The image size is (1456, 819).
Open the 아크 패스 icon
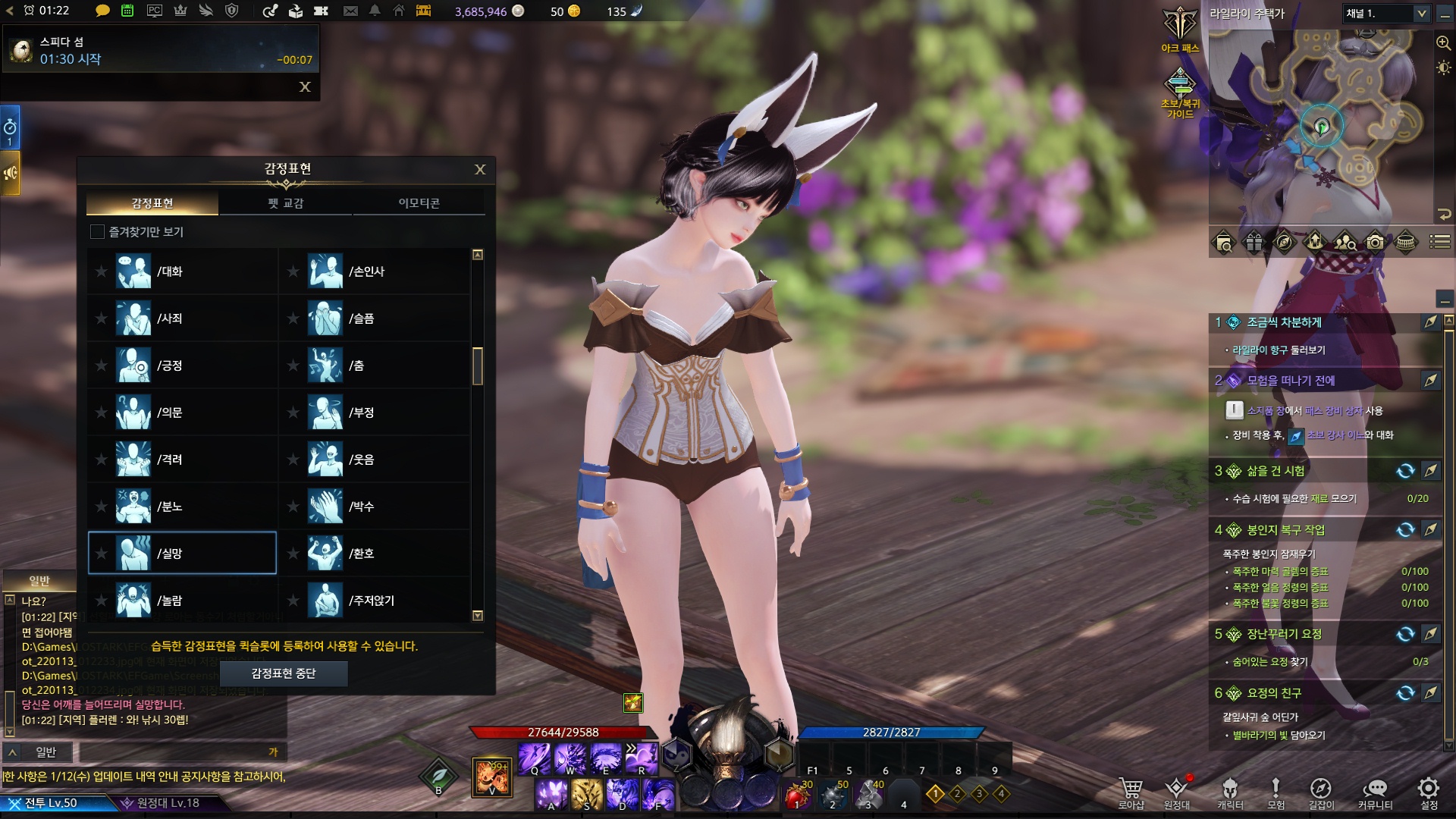click(1180, 29)
